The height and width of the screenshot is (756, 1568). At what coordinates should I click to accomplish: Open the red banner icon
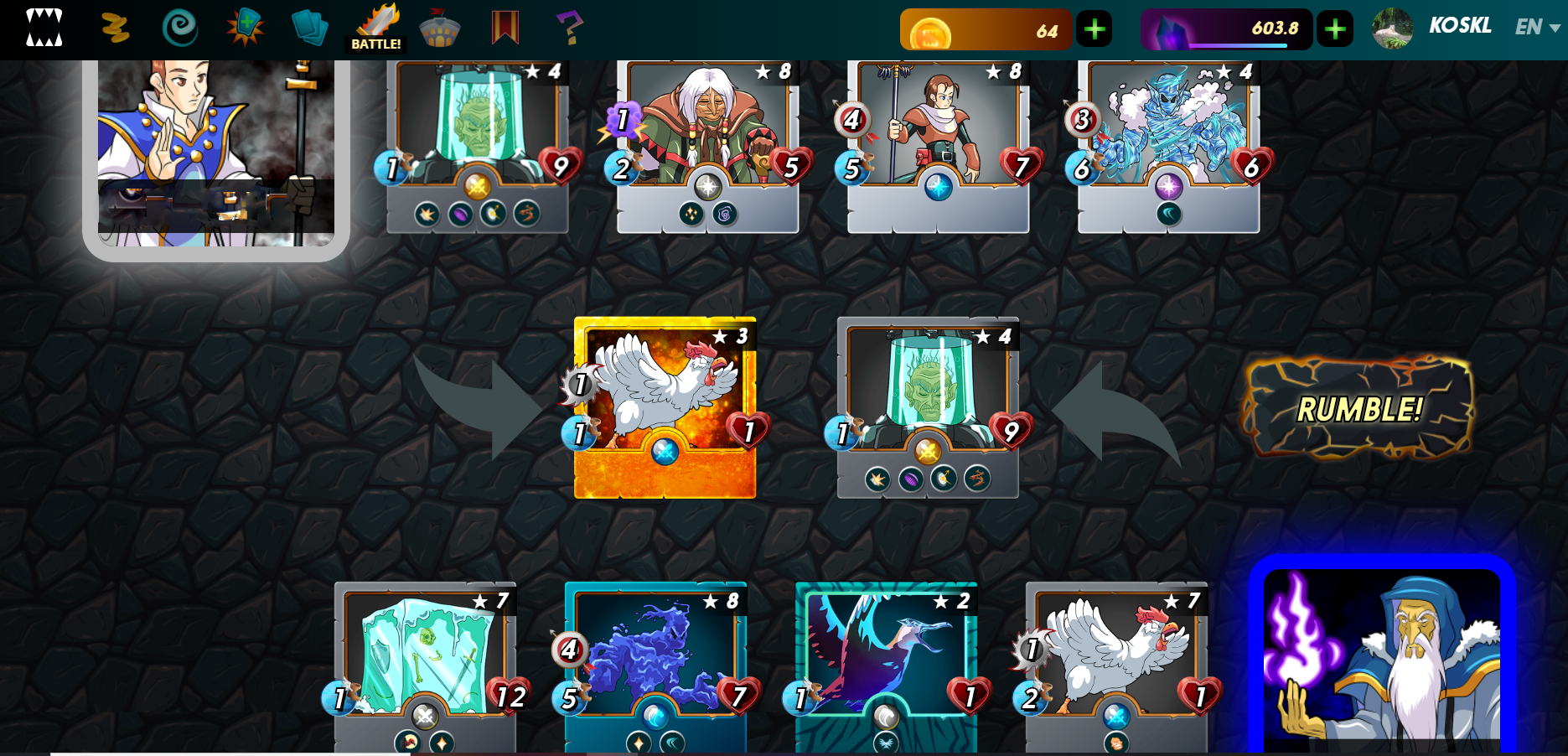pos(505,28)
